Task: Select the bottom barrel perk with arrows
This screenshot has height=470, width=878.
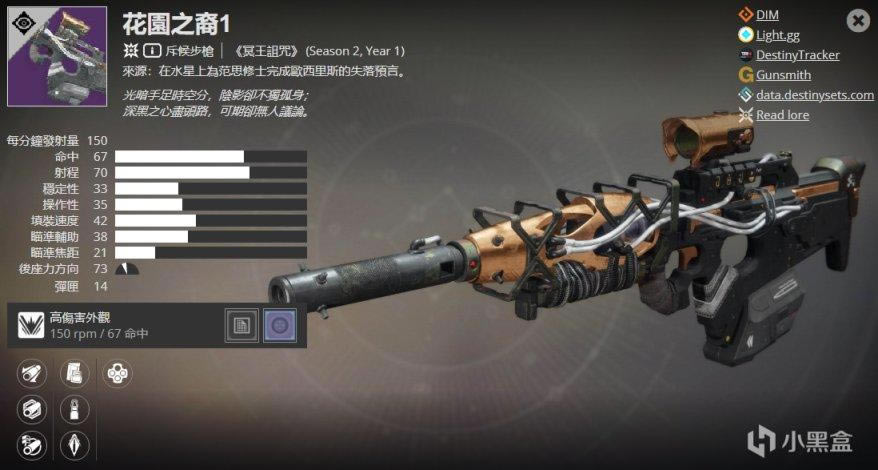Action: 32,444
